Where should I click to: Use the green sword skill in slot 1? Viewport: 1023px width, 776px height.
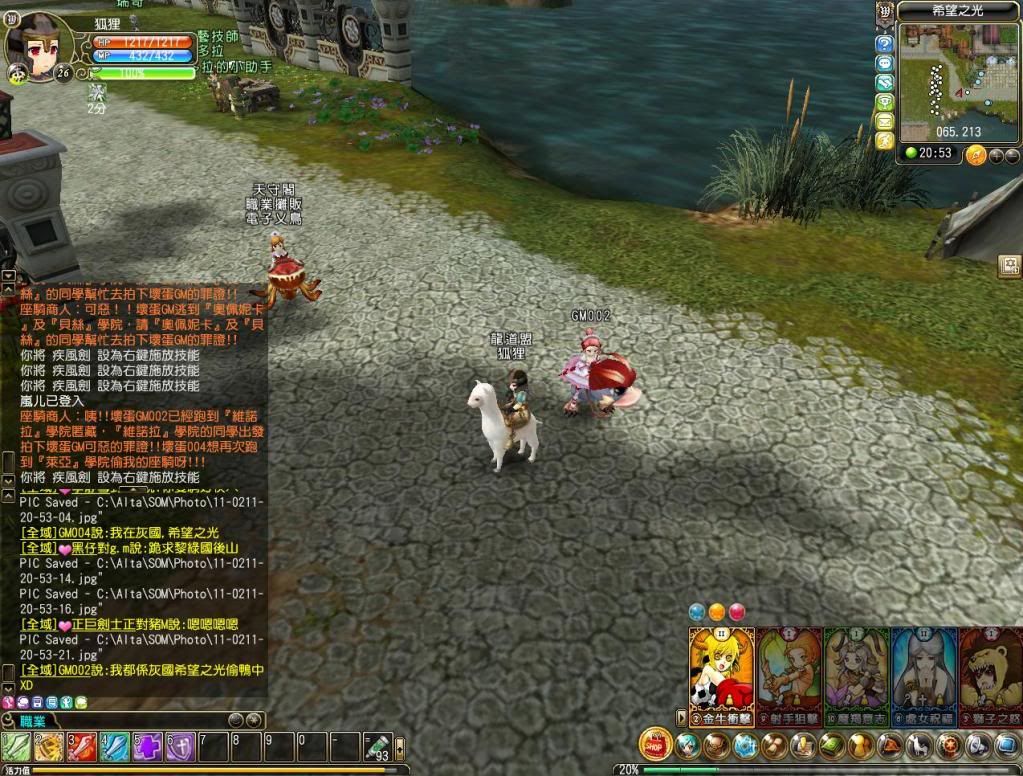(x=16, y=747)
